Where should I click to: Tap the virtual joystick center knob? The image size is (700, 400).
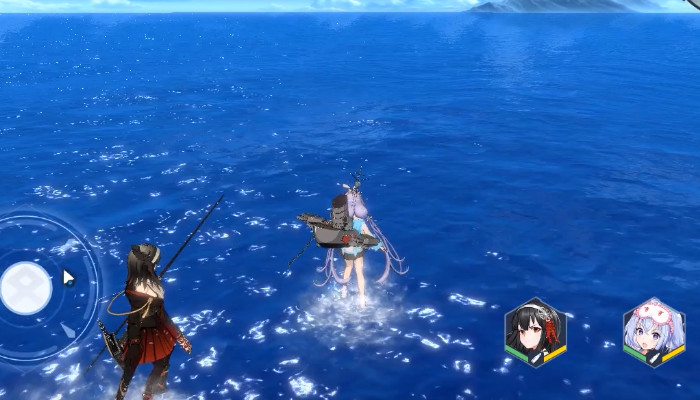26,288
